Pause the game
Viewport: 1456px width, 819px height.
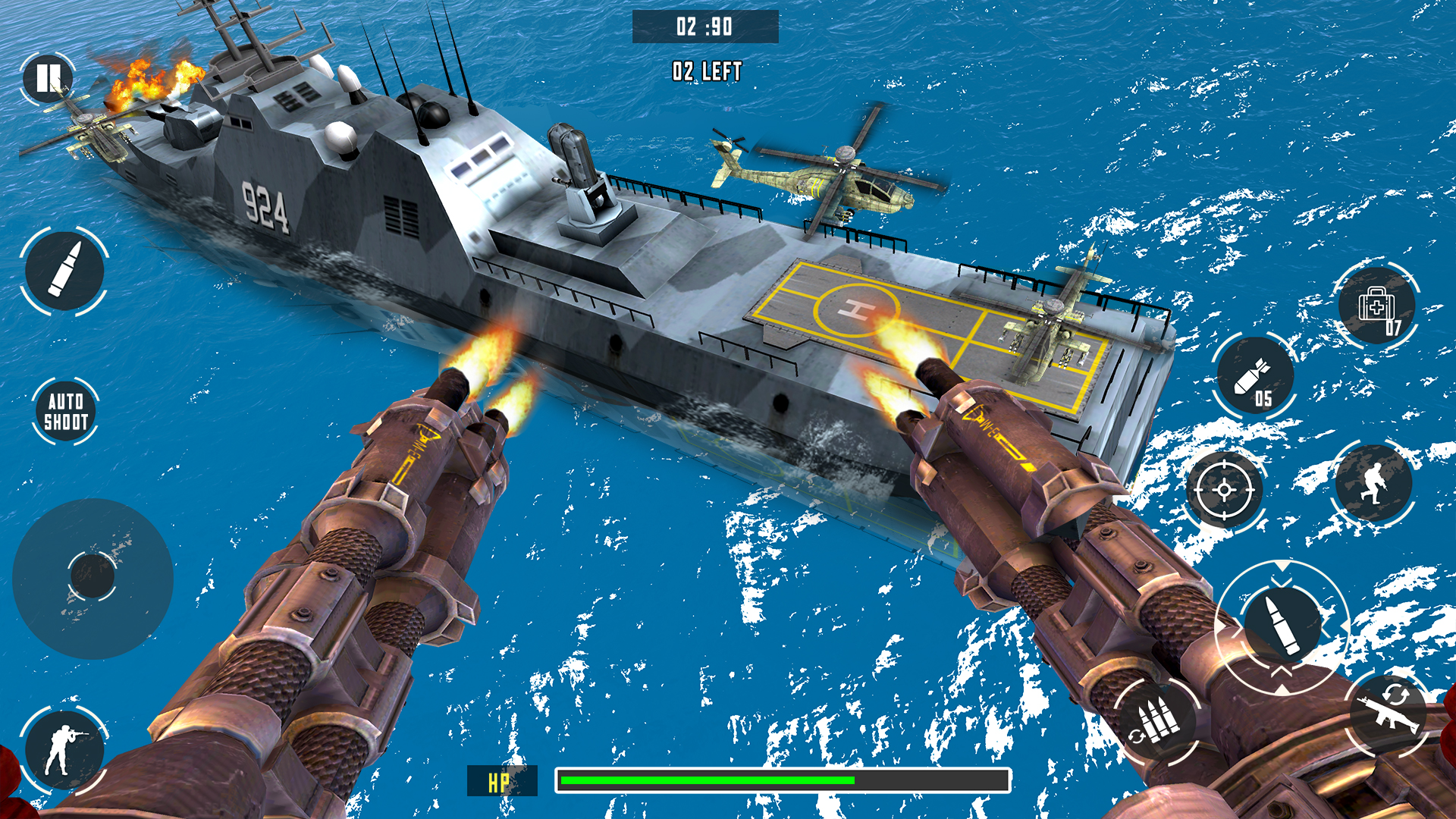49,76
